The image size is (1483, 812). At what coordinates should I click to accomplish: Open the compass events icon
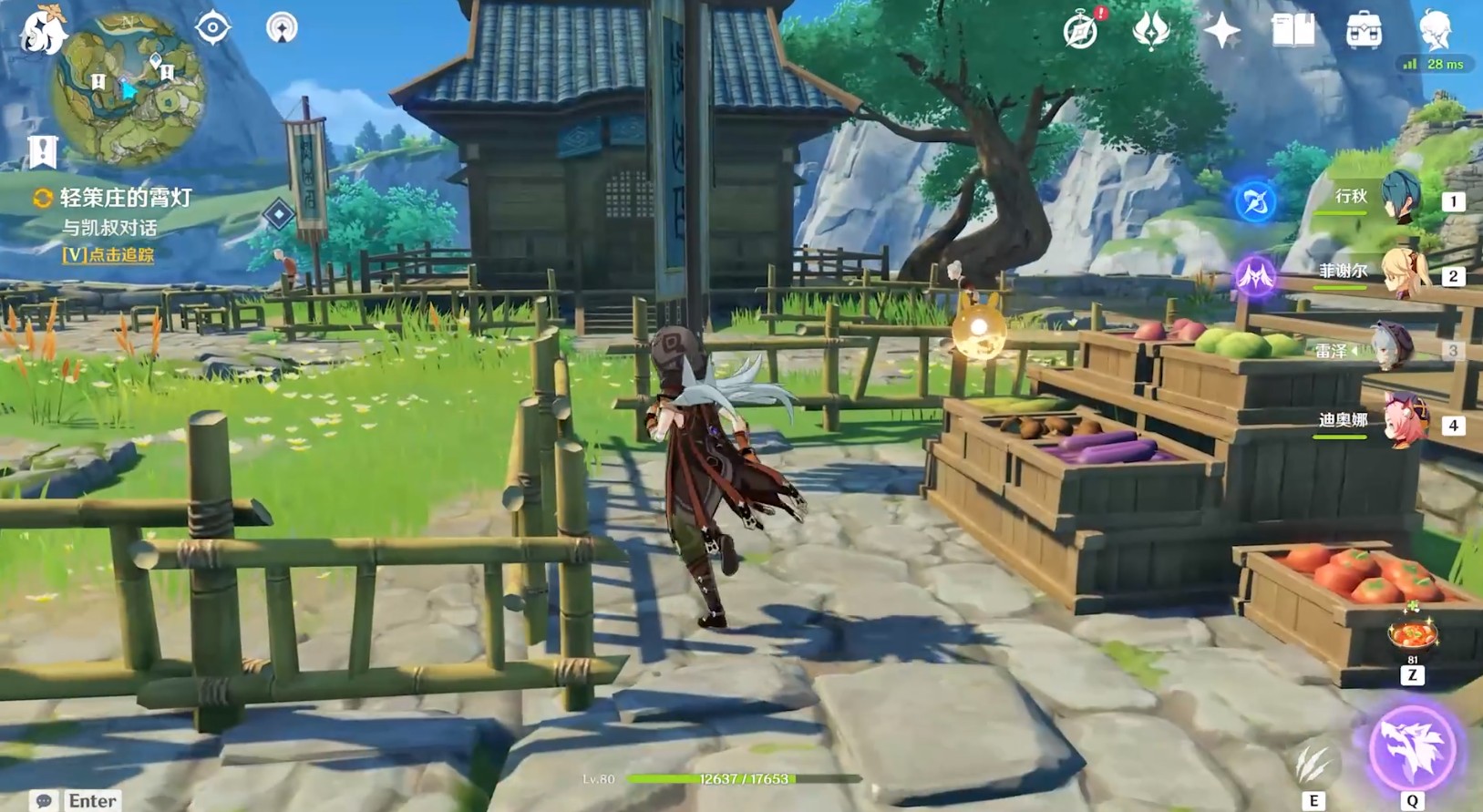click(x=1081, y=32)
